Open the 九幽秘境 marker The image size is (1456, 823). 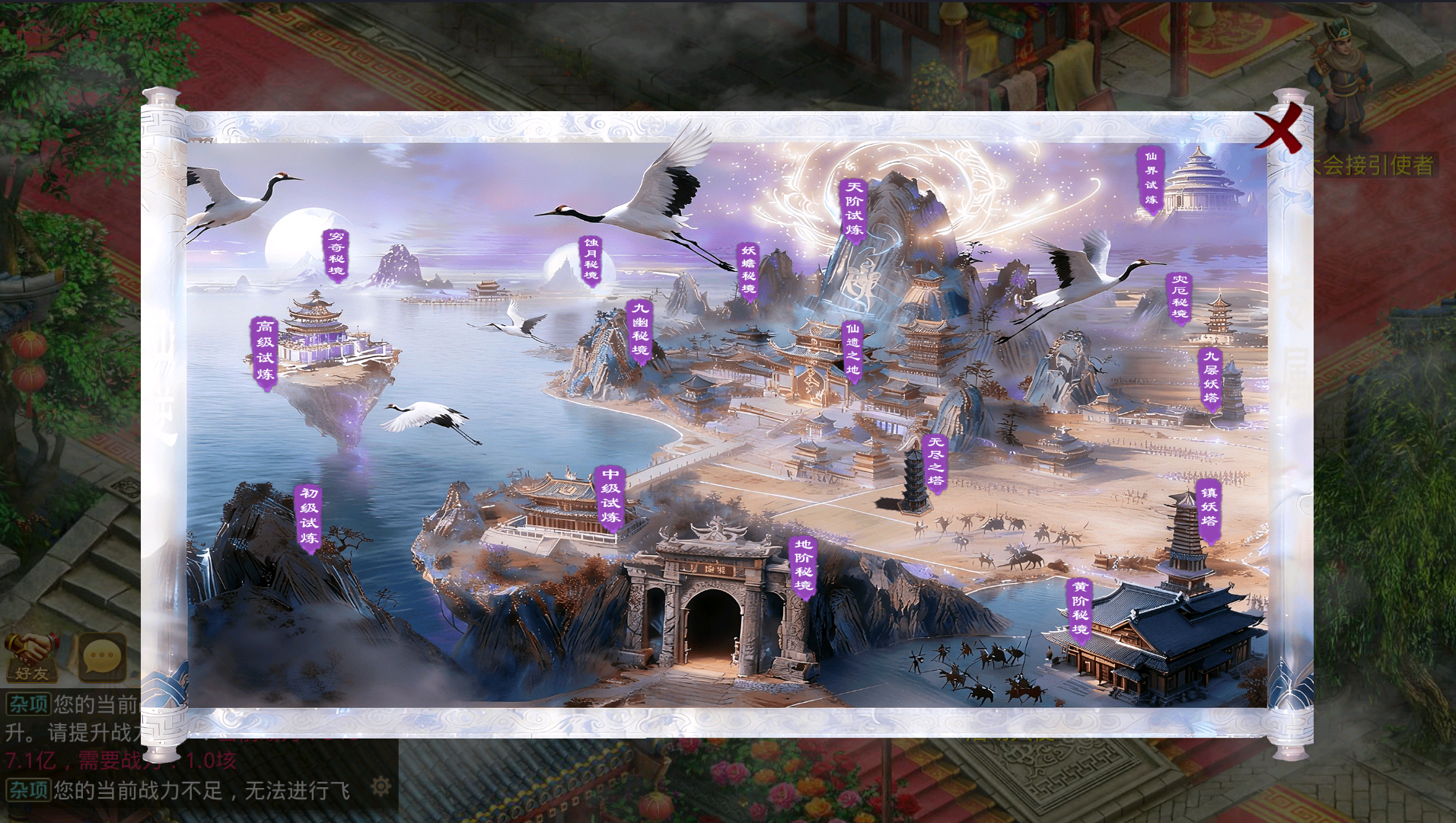(640, 329)
